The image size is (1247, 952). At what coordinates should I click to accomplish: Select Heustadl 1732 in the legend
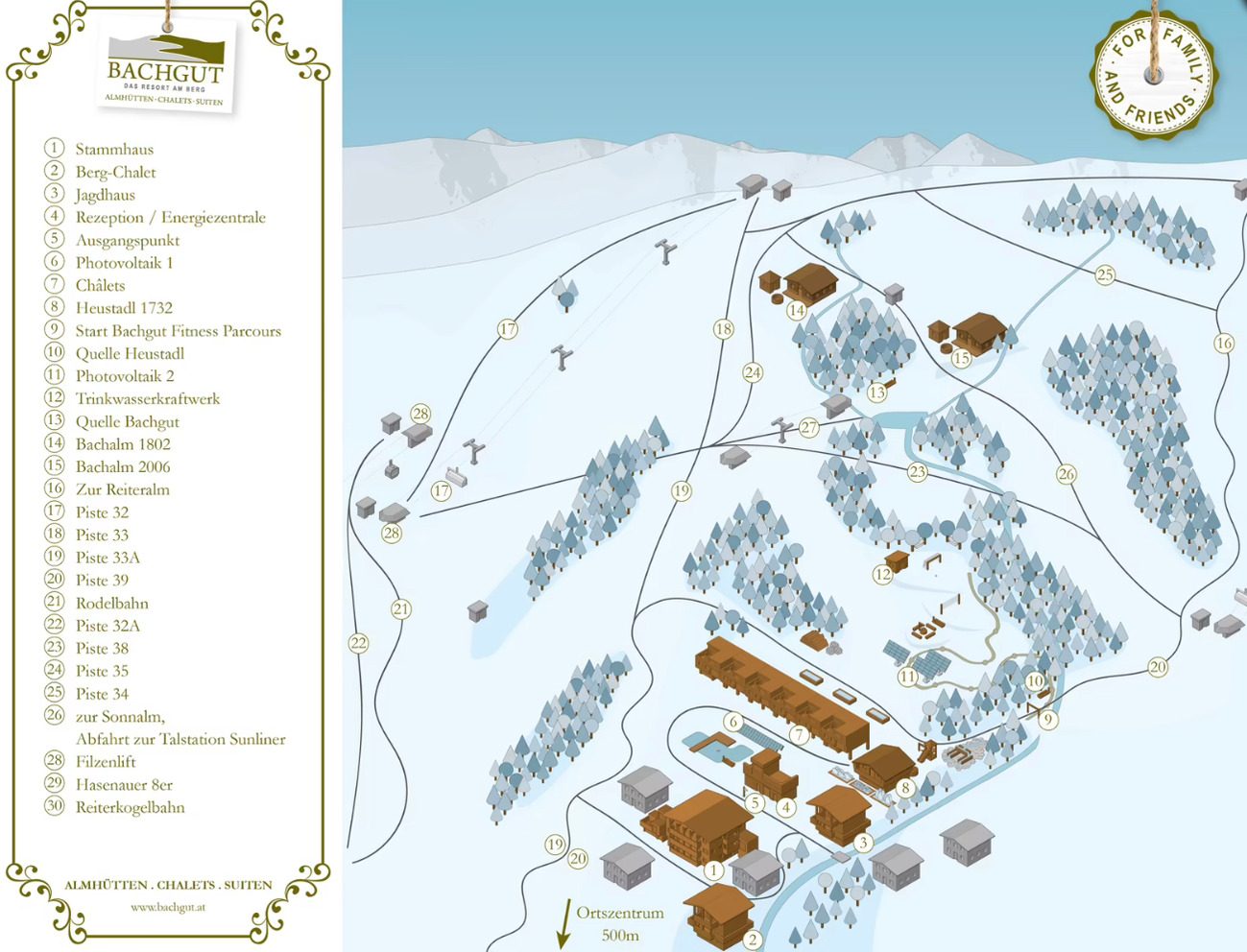124,308
